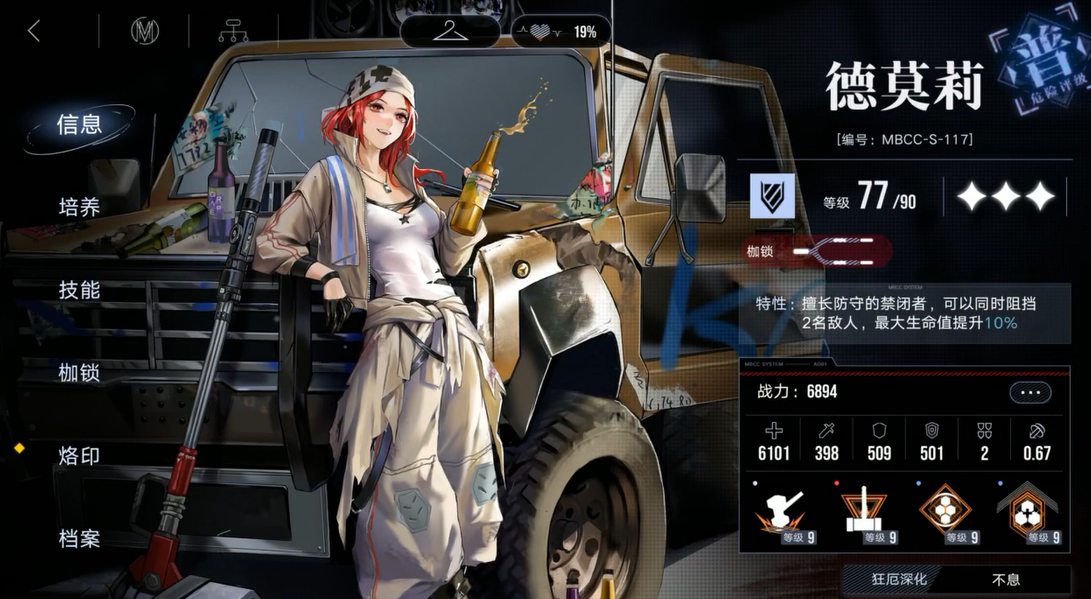The image size is (1091, 599).
Task: Select the hexagon chevron passive skill icon
Action: coord(1027,514)
